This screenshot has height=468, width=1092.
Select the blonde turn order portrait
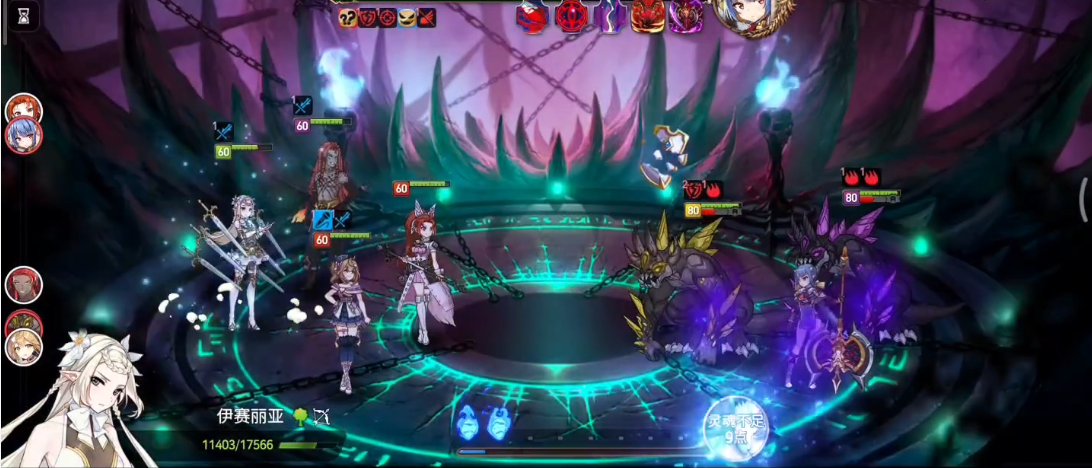coord(22,347)
